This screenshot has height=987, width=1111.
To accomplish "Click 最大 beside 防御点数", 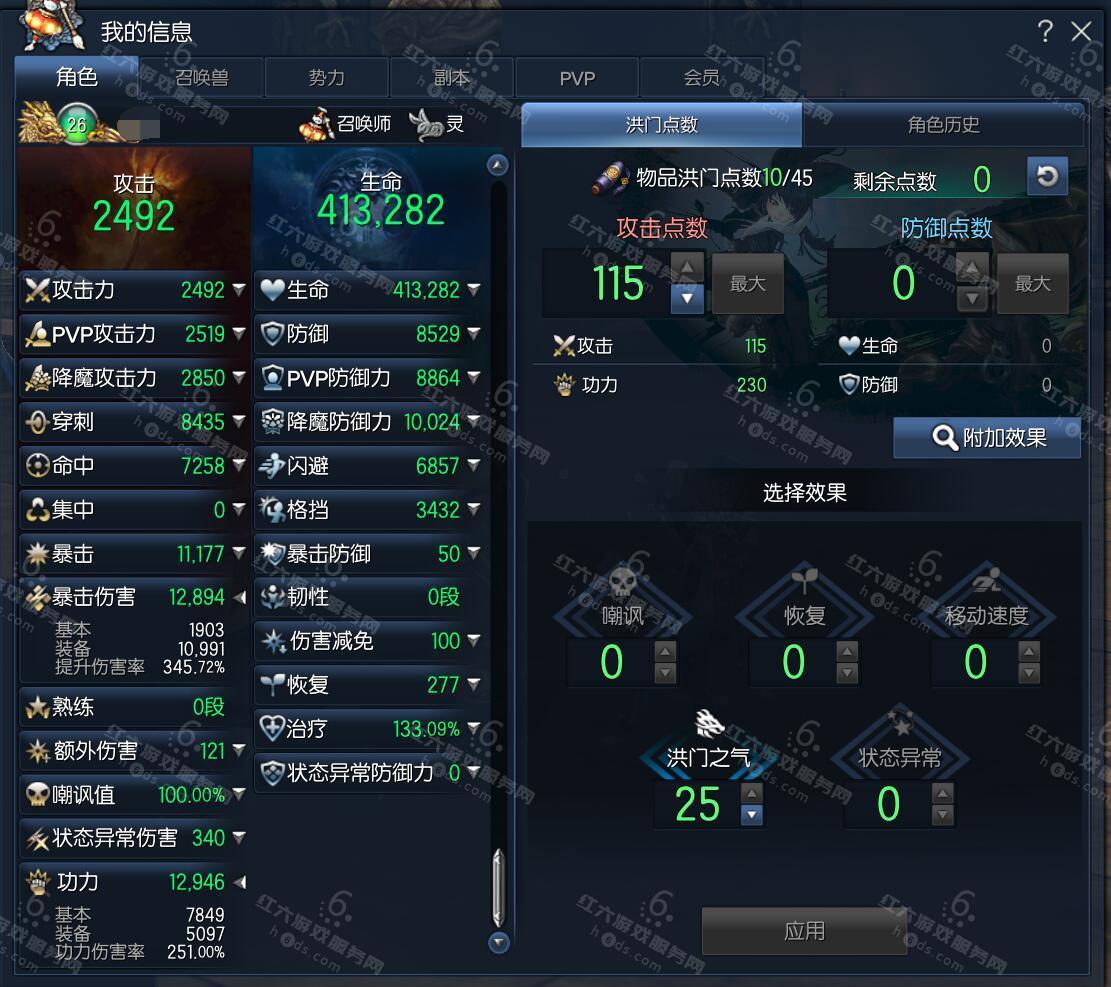I will point(1032,284).
